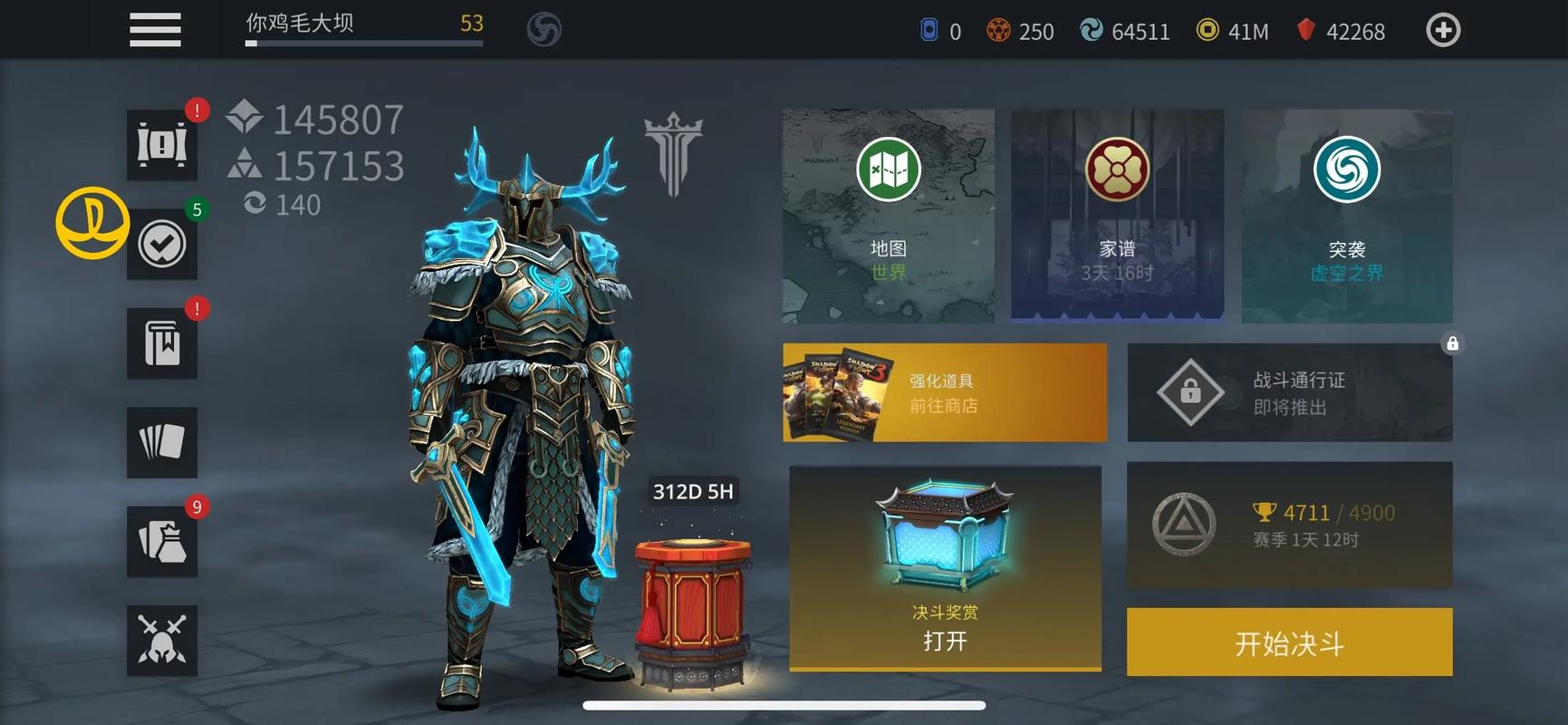Open the cards collection icon

point(162,442)
